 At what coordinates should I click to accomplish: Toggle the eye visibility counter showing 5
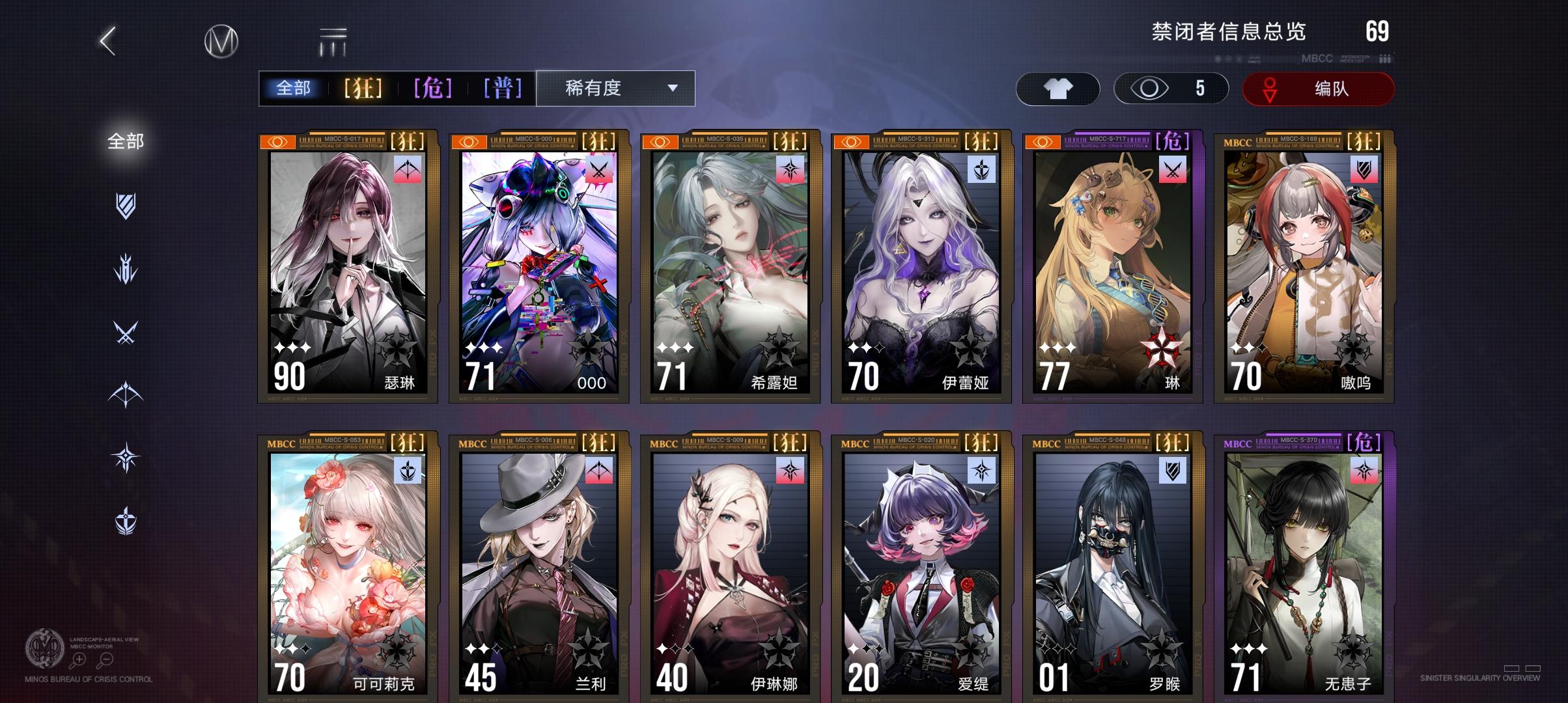pos(1169,89)
